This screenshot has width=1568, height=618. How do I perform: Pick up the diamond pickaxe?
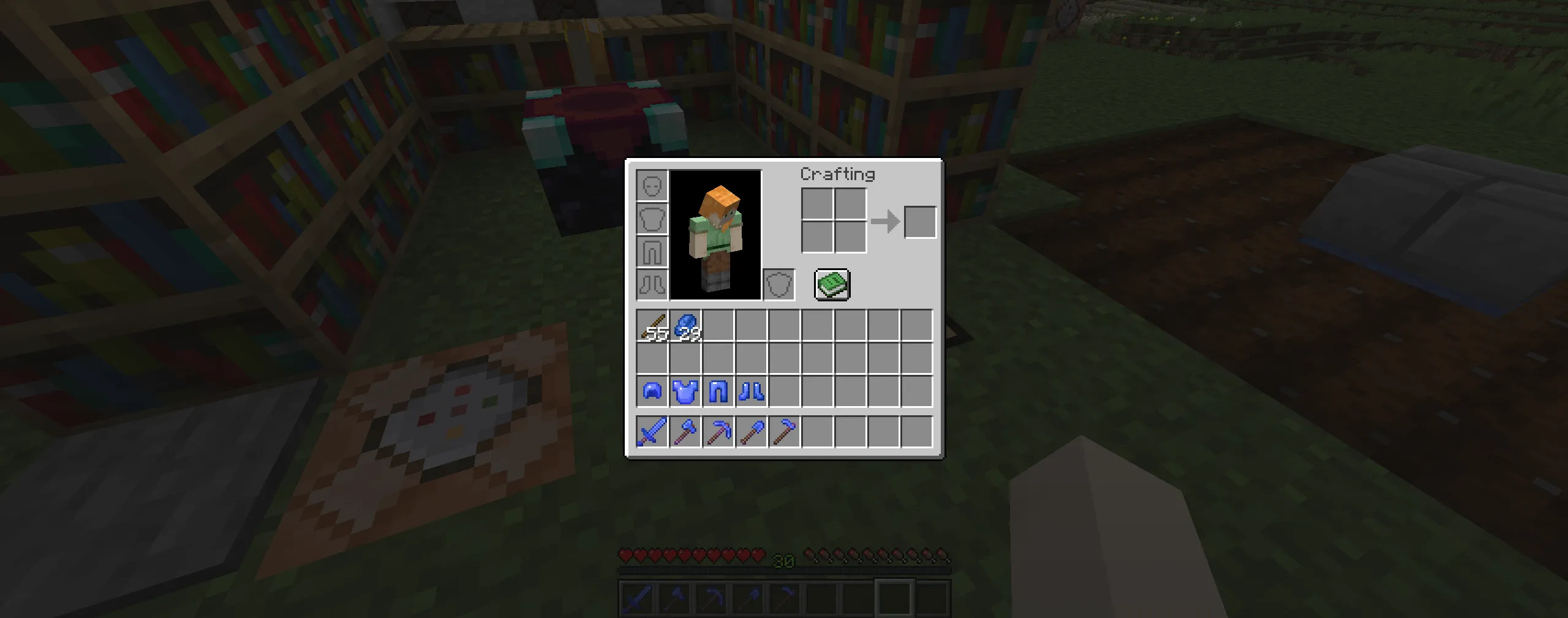[720, 432]
